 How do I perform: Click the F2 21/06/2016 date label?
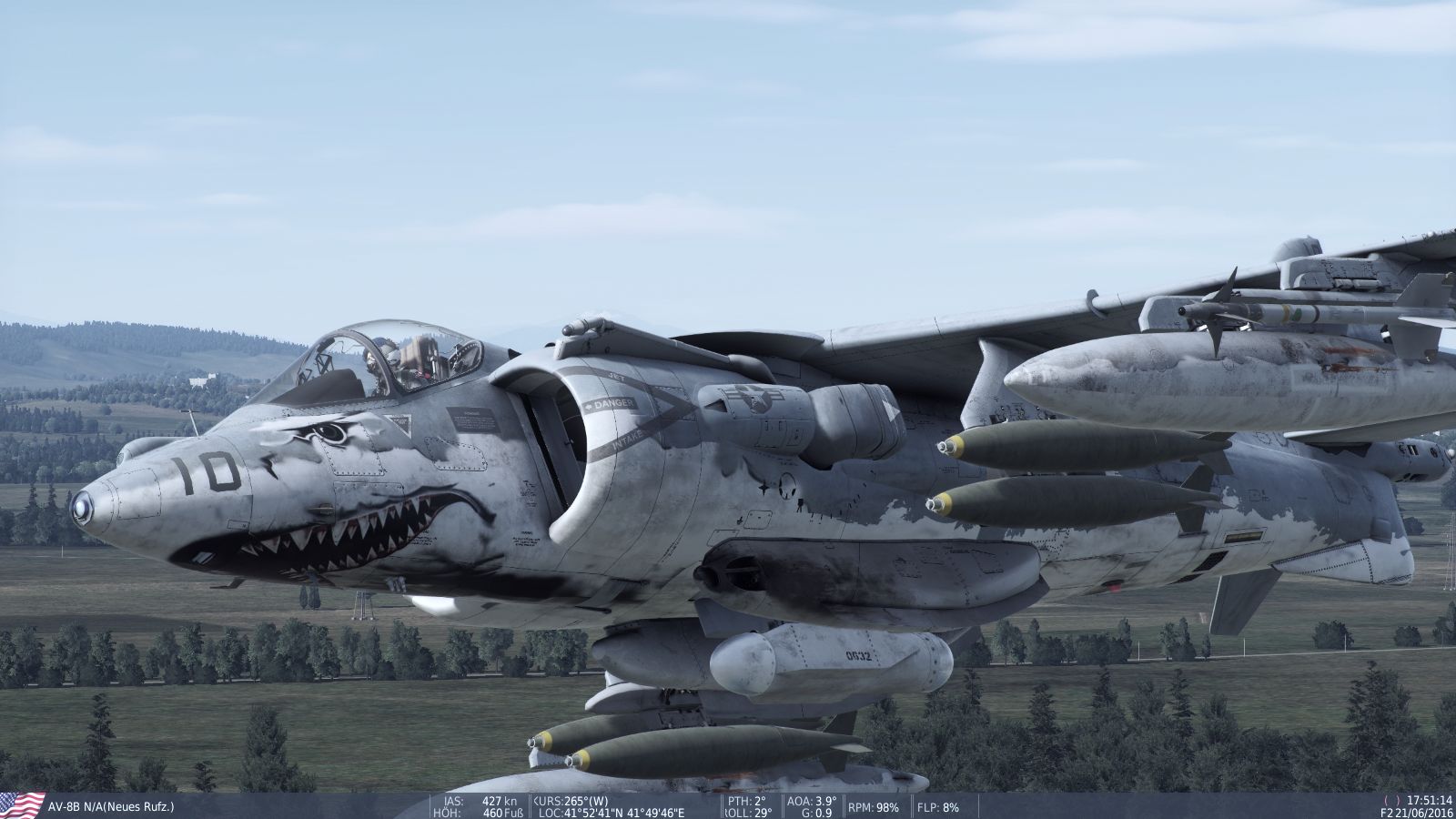pos(1415,813)
